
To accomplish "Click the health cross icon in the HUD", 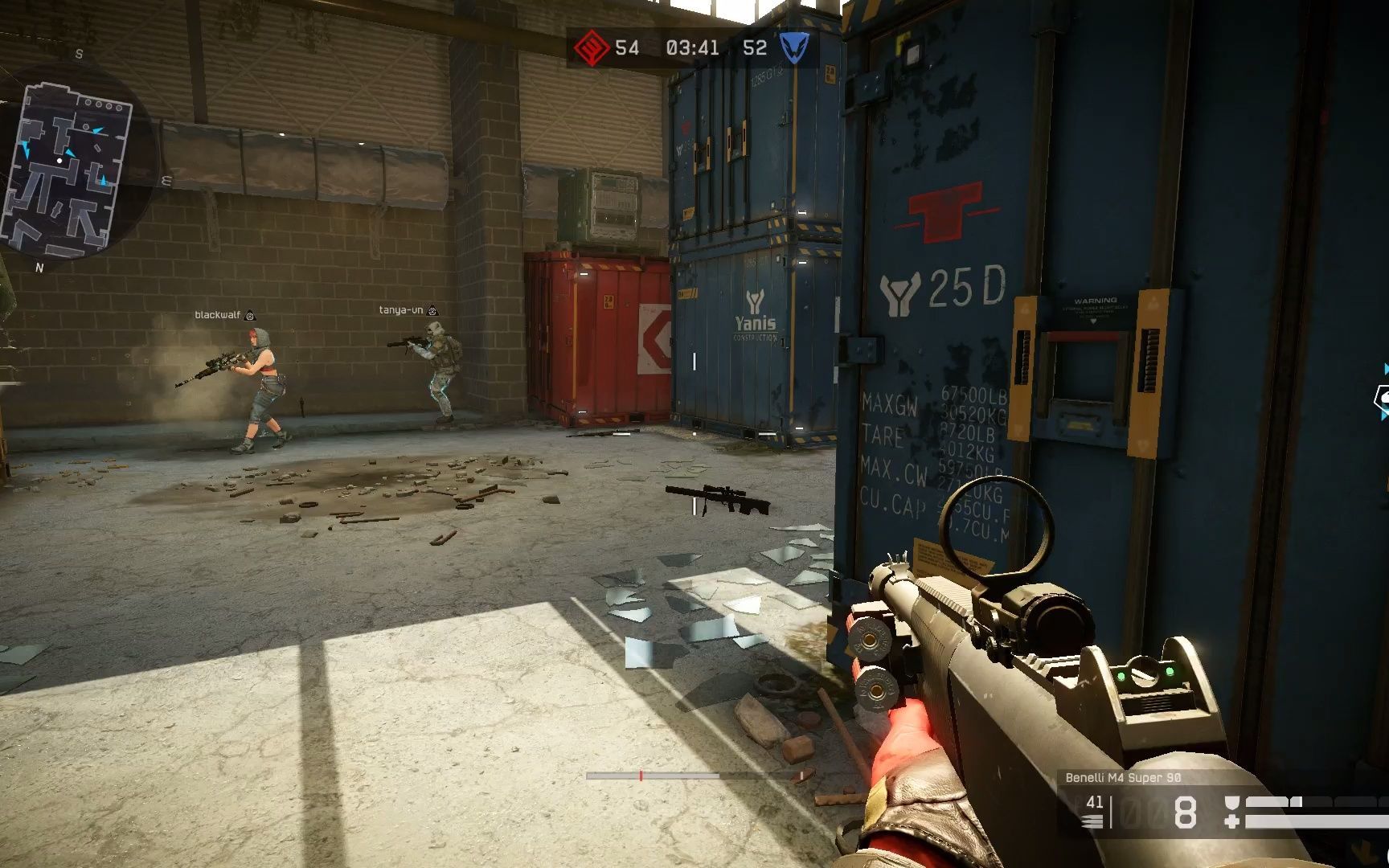I will (x=1233, y=821).
